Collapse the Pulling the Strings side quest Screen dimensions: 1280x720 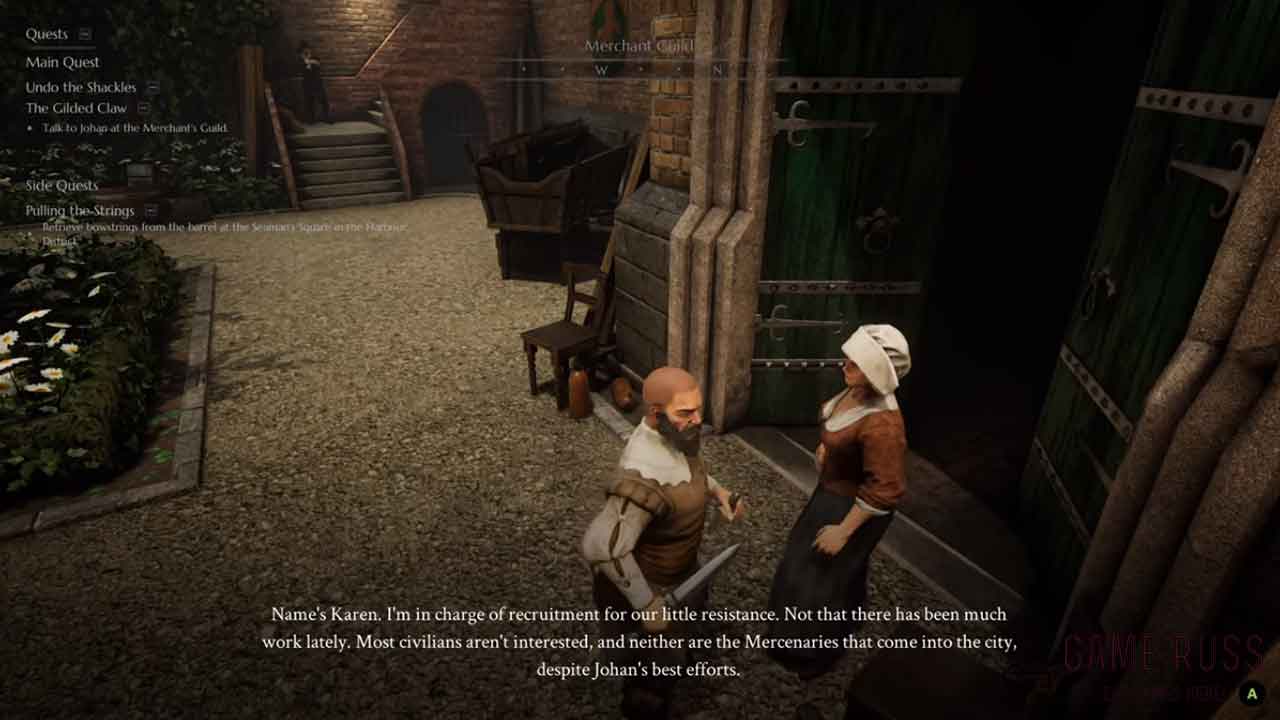[x=151, y=210]
